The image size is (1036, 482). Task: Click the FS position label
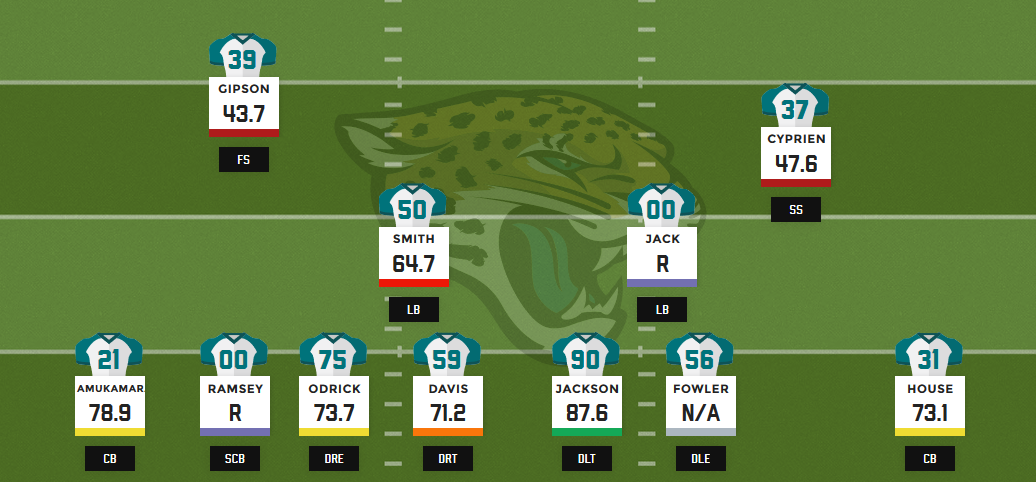coord(244,160)
